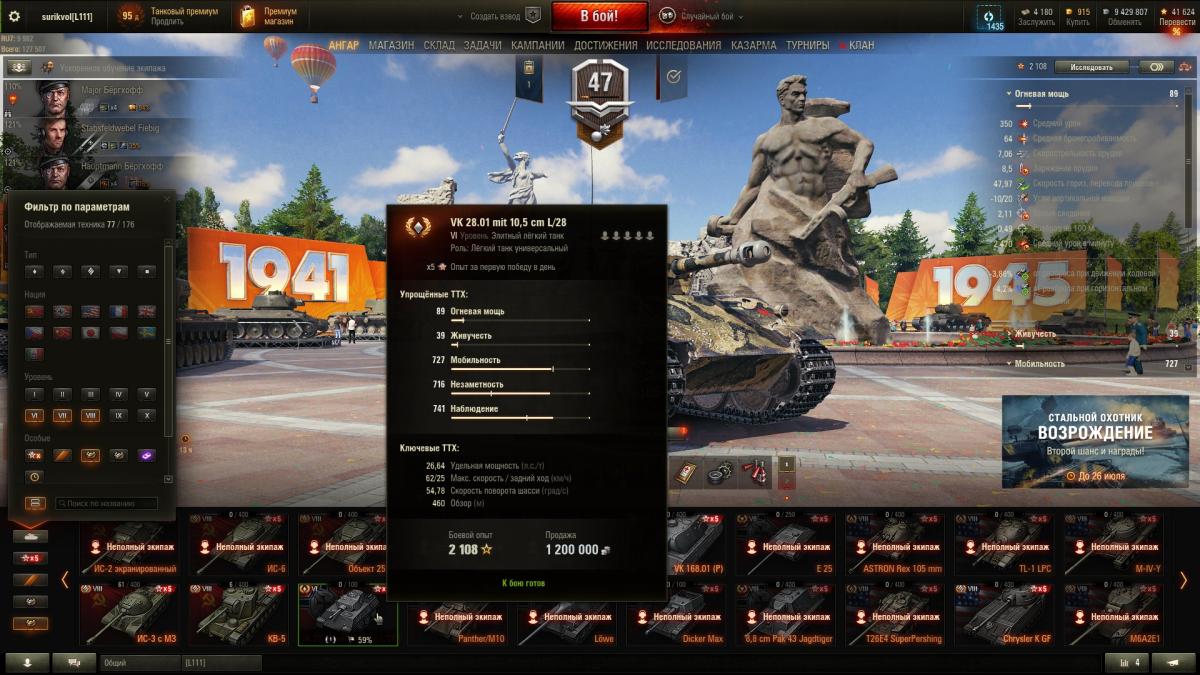The height and width of the screenshot is (675, 1200).
Task: Go to the ДОСТИЖЕНИЯ tab
Action: pyautogui.click(x=606, y=45)
